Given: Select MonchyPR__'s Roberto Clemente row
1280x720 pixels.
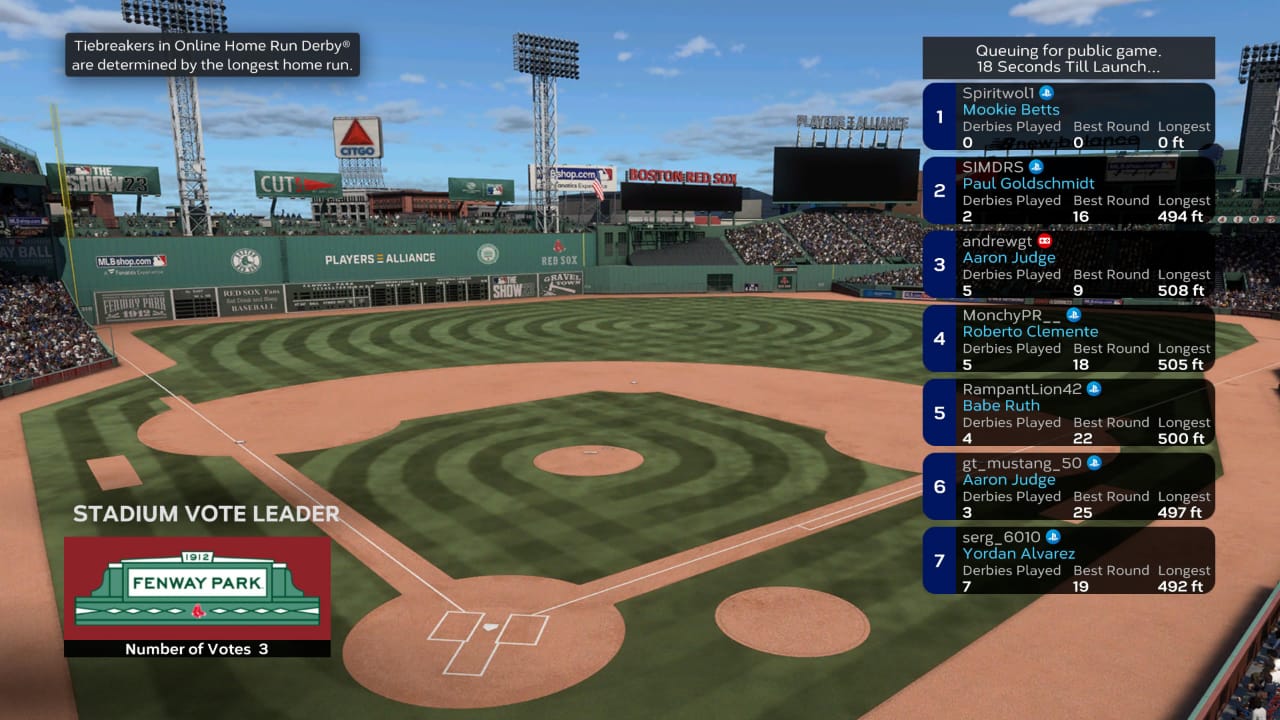Looking at the screenshot, I should coord(1068,339).
